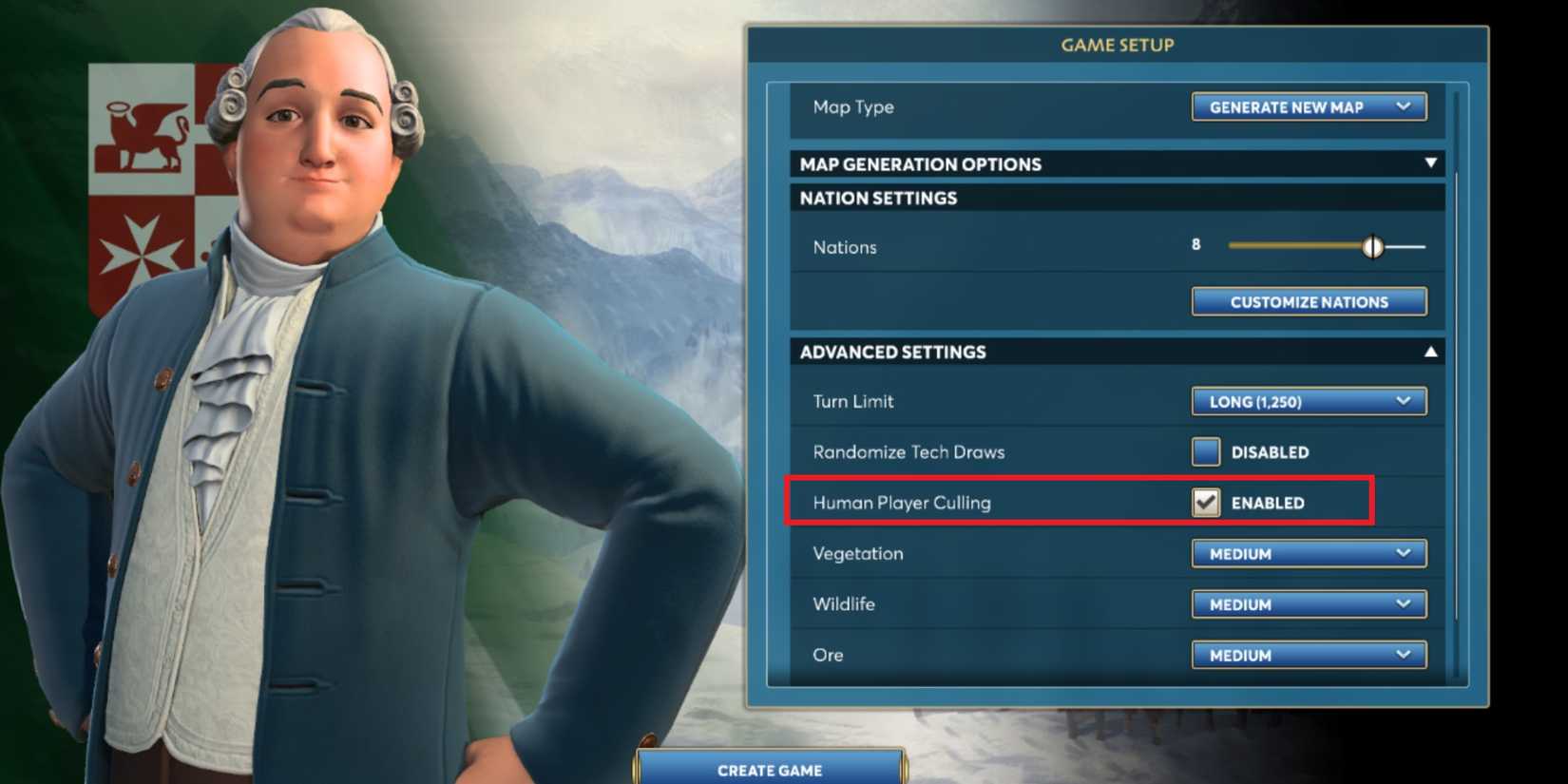The image size is (1568, 784).
Task: Click the checkmark icon beside Enabled
Action: tap(1205, 503)
